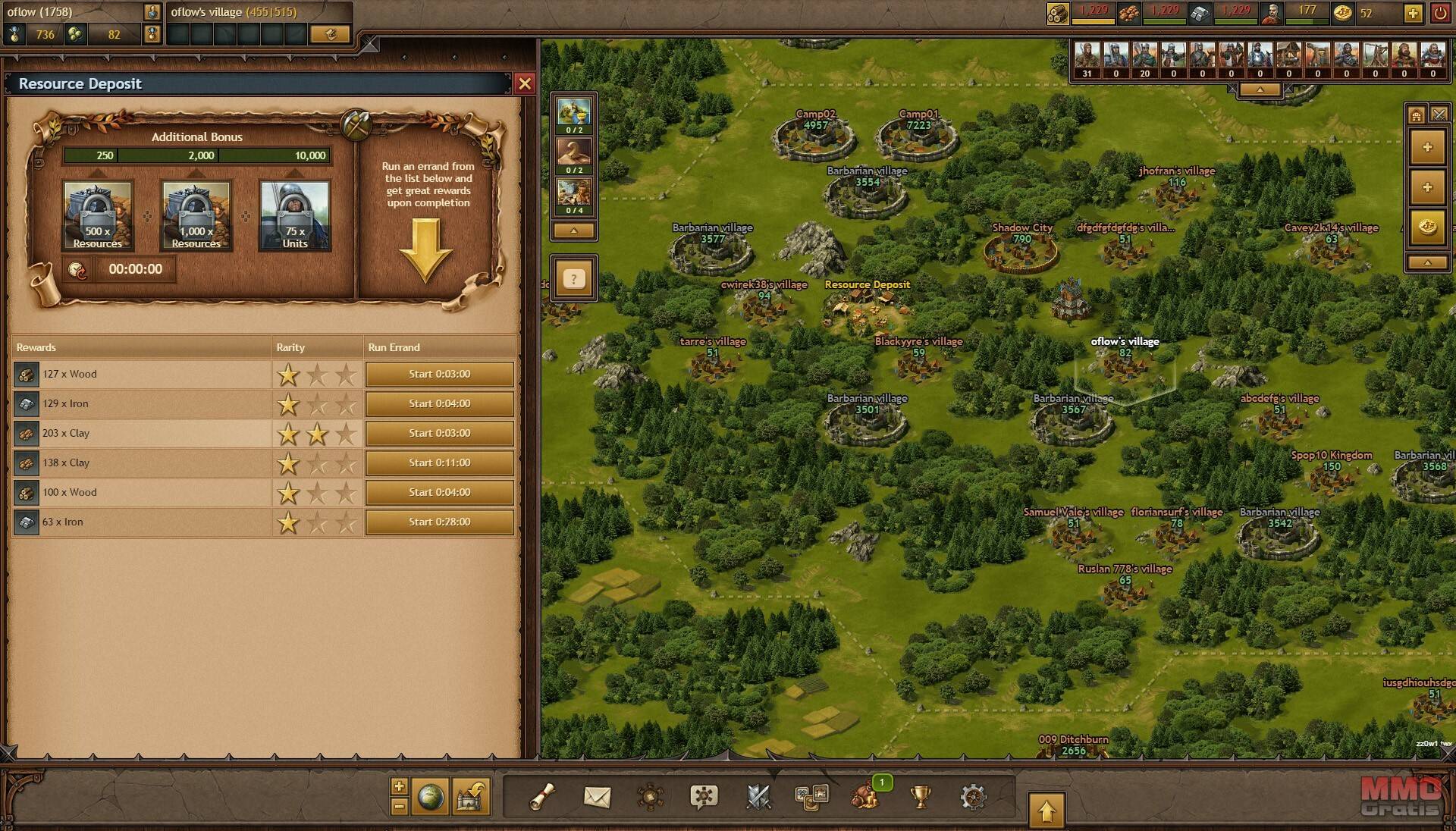Image resolution: width=1456 pixels, height=831 pixels.
Task: Open the quest scroll in bottom toolbar
Action: click(542, 796)
